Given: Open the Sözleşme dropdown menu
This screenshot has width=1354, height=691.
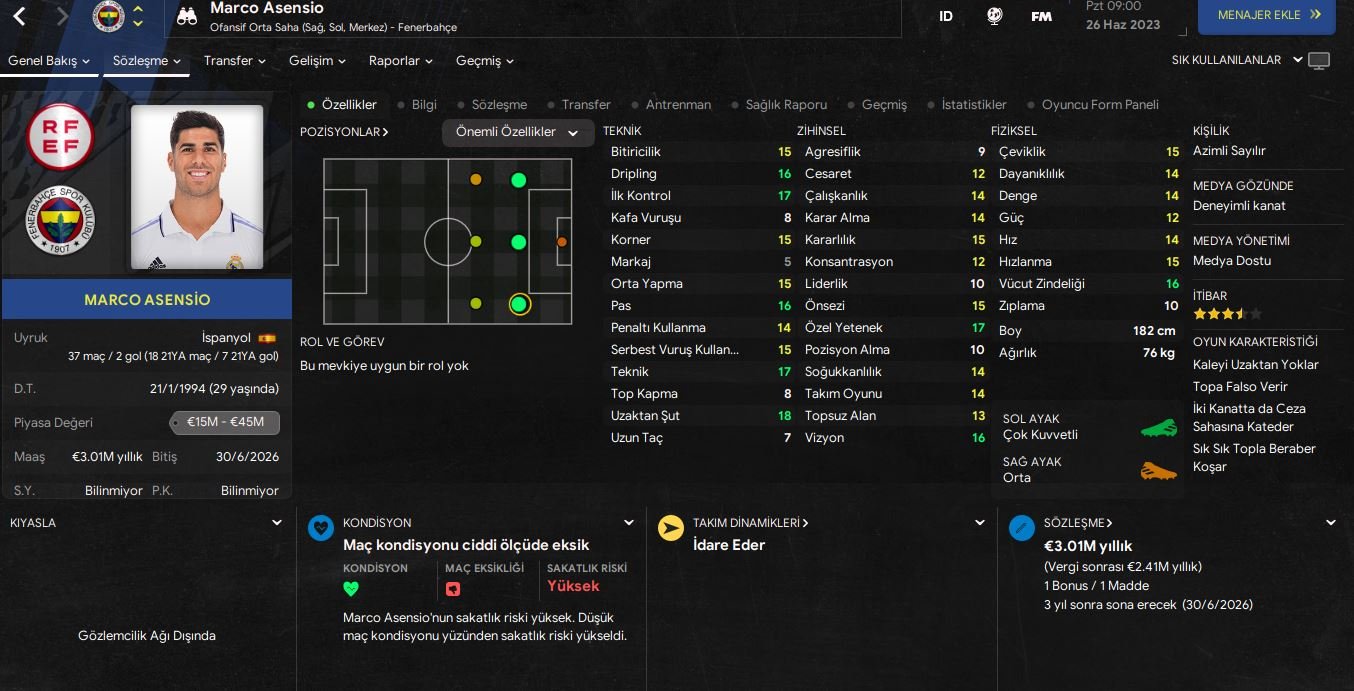Looking at the screenshot, I should [x=147, y=61].
